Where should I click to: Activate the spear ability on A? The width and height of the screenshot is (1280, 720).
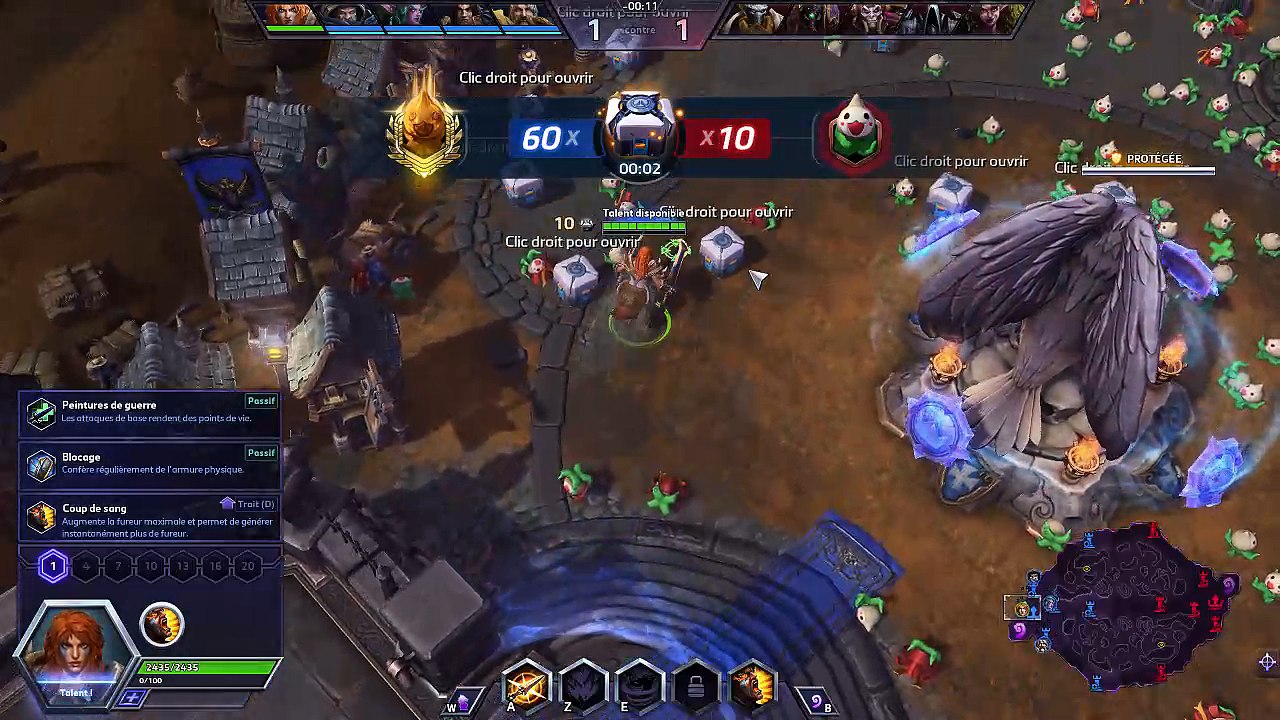coord(526,685)
